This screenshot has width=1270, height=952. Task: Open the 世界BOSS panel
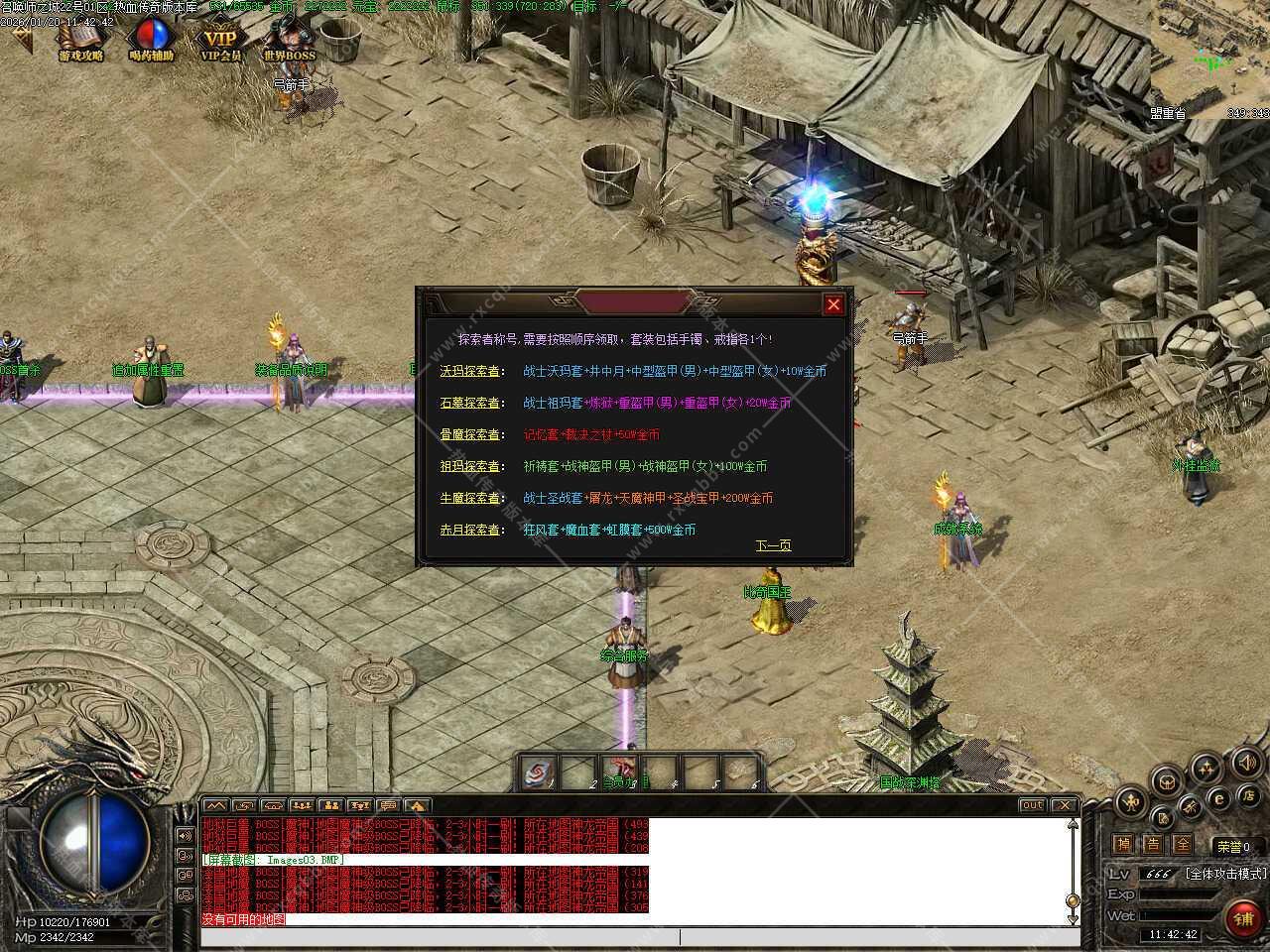[290, 42]
